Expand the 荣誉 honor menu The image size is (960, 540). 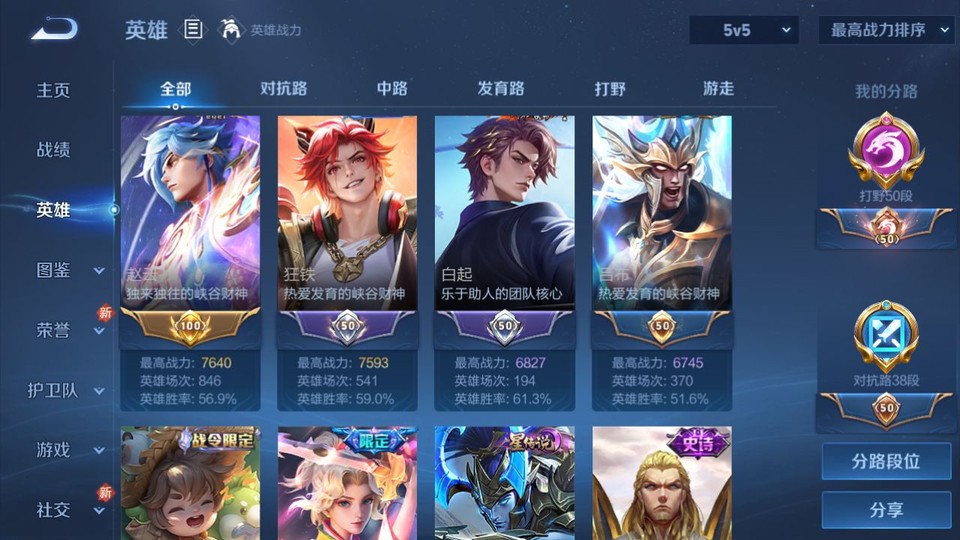[x=67, y=330]
